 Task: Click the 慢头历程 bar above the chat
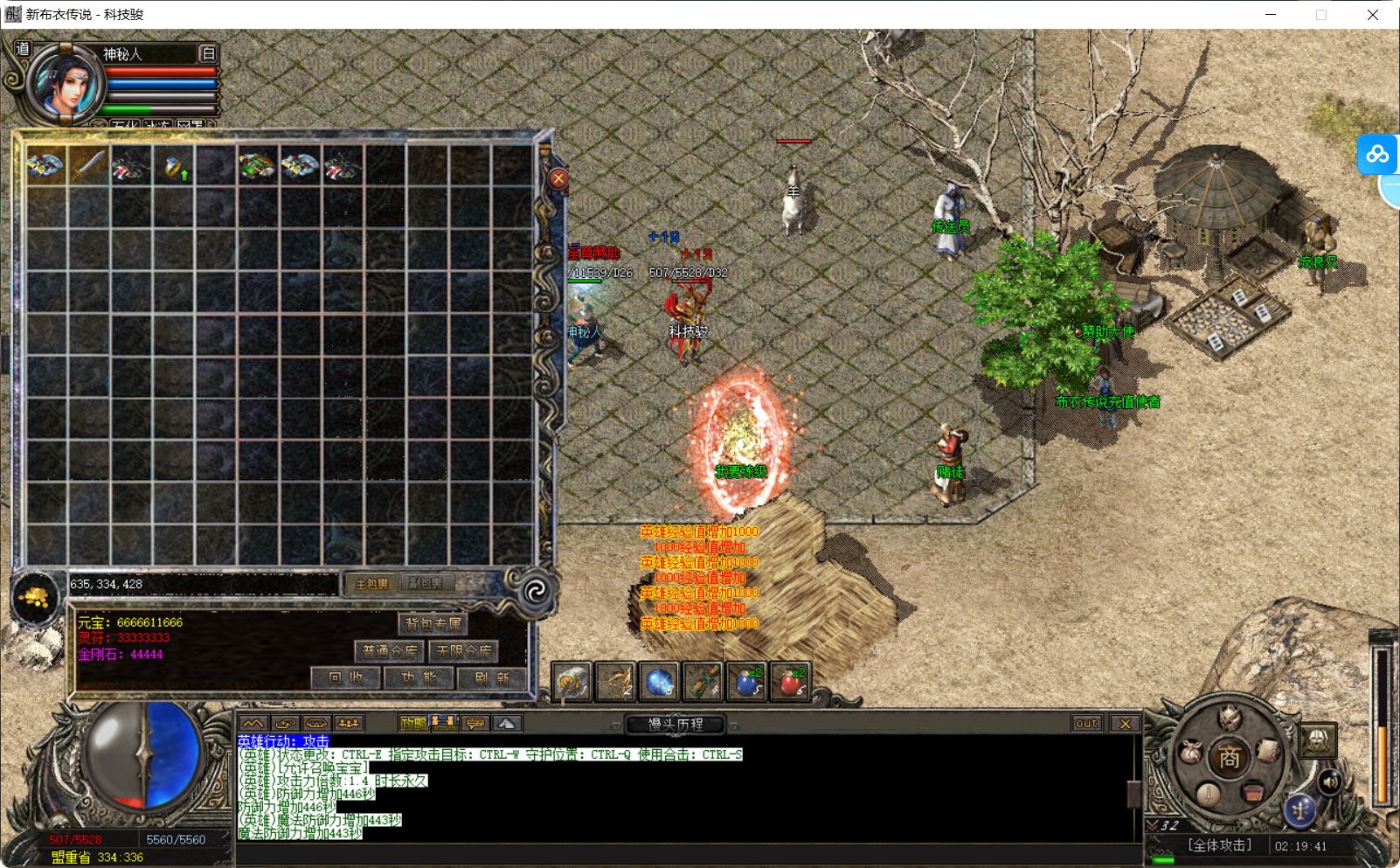click(675, 725)
